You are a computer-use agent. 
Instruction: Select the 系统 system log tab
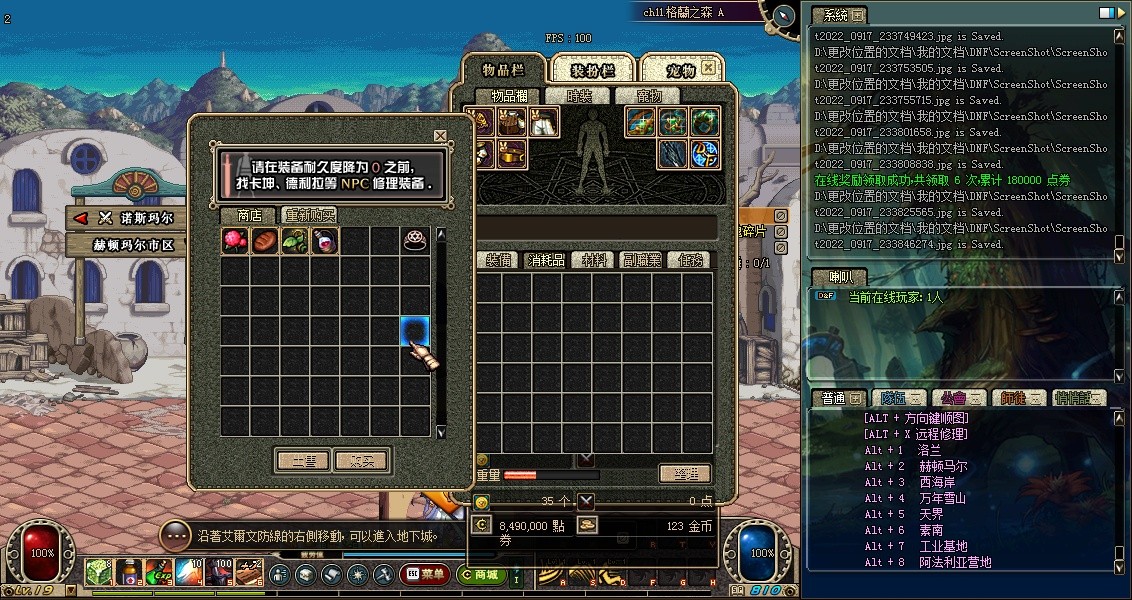835,15
